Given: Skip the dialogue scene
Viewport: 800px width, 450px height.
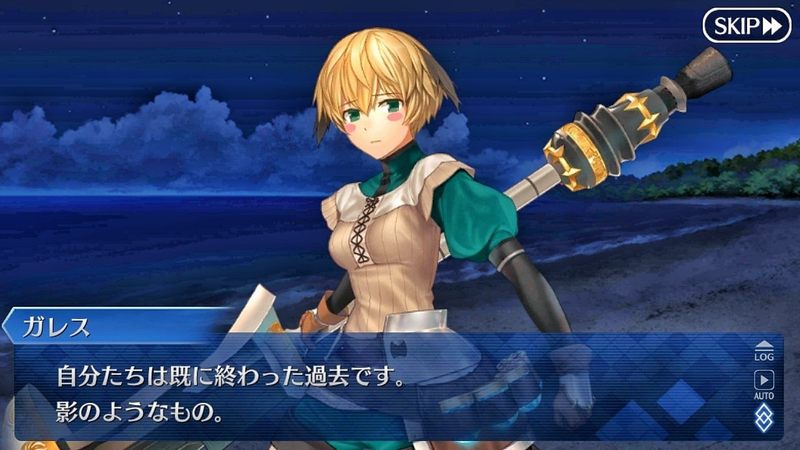Looking at the screenshot, I should point(746,25).
